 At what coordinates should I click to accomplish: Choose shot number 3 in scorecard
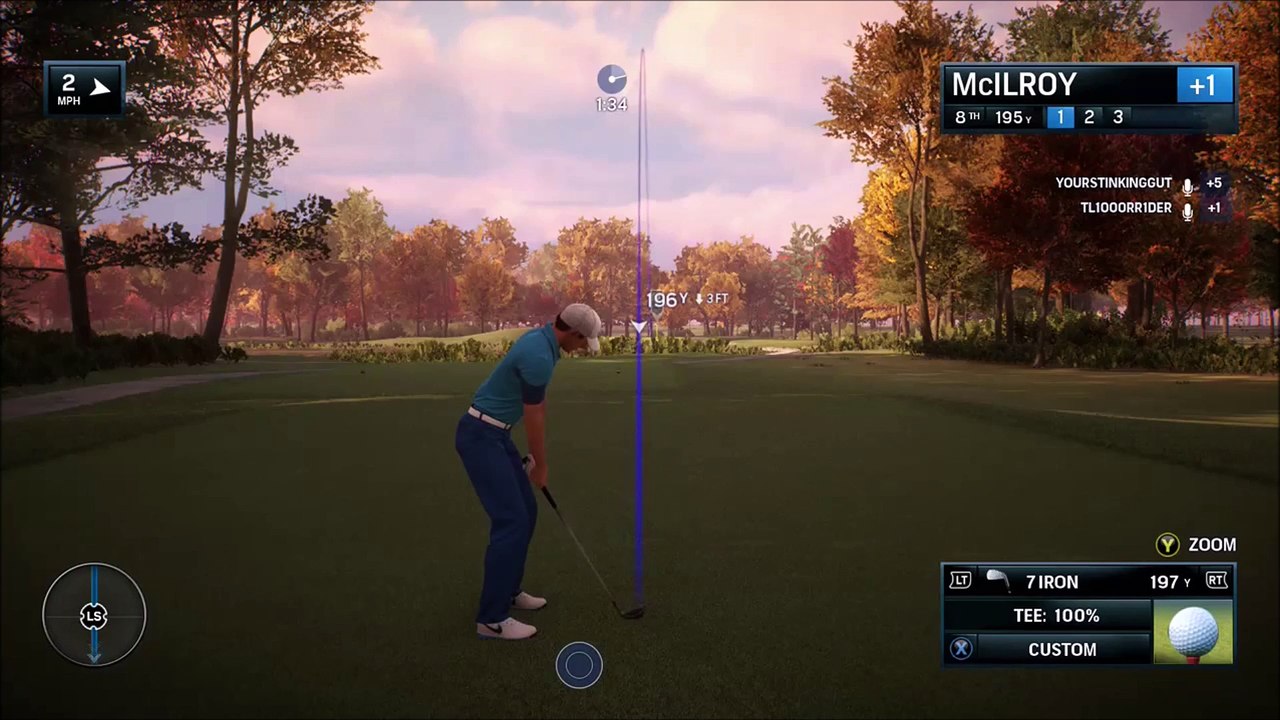click(1118, 117)
